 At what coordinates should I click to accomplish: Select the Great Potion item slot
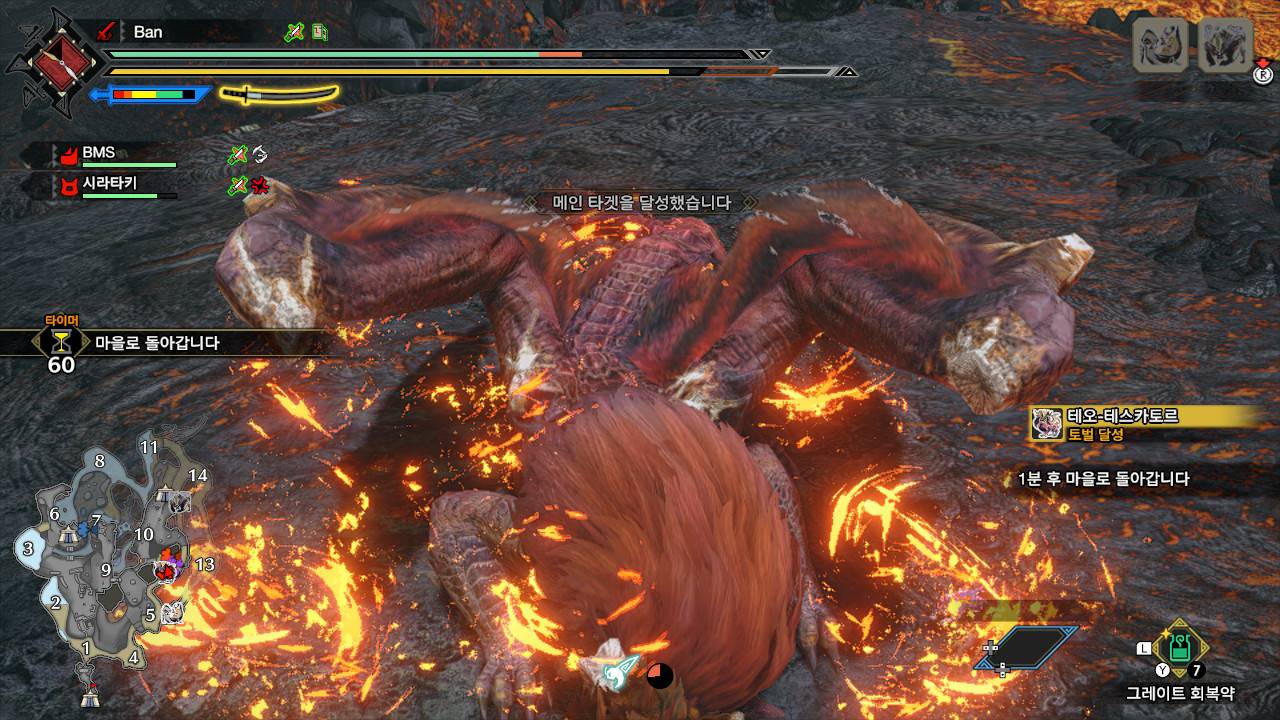coord(1181,648)
